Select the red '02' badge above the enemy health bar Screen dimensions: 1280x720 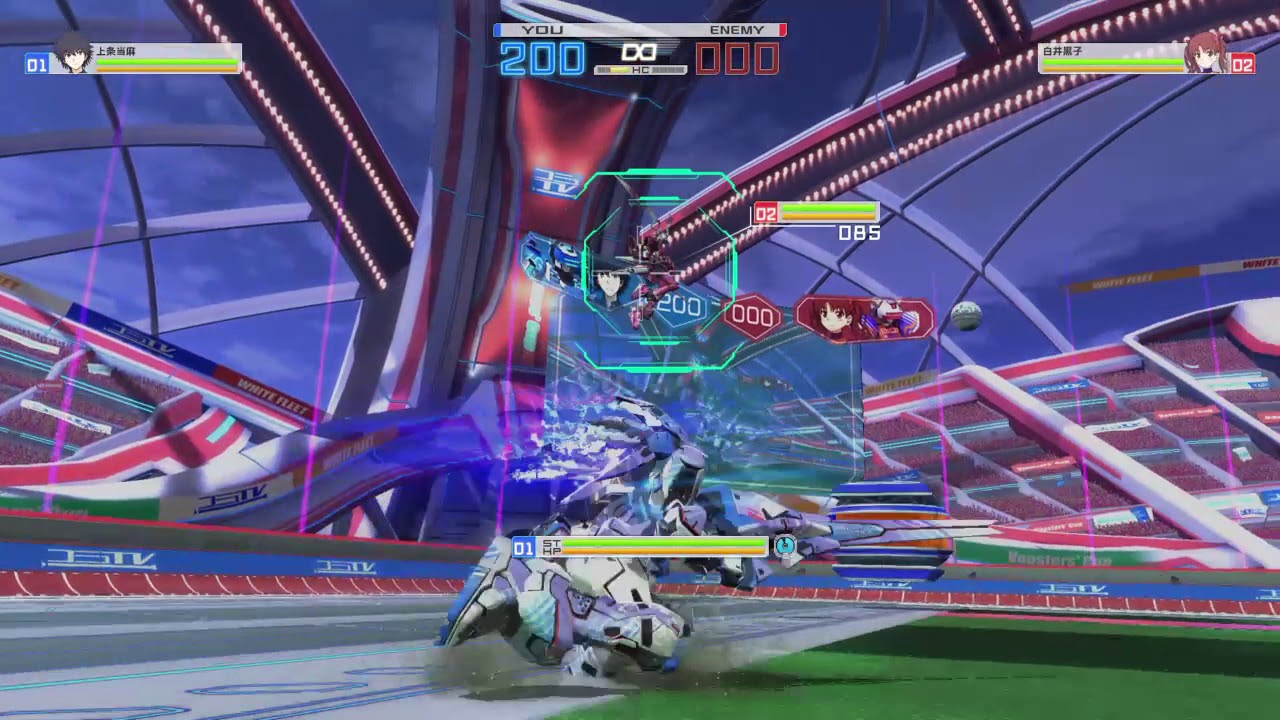[765, 212]
